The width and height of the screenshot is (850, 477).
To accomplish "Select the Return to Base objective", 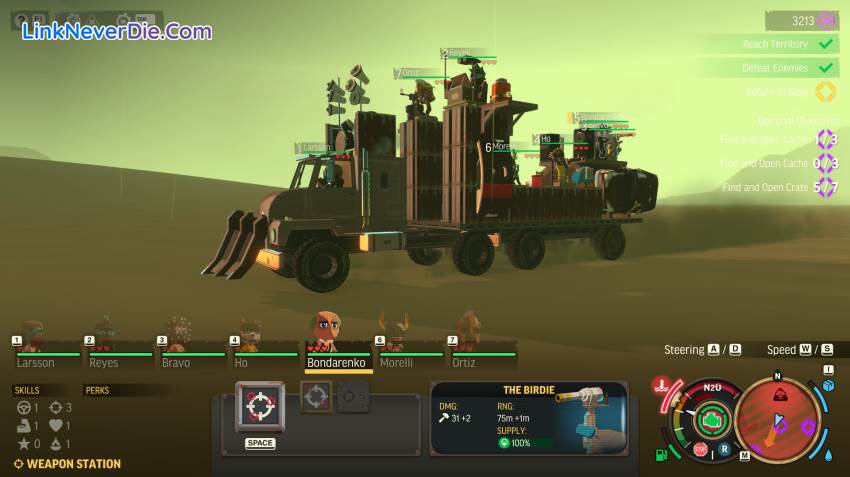I will pyautogui.click(x=776, y=92).
